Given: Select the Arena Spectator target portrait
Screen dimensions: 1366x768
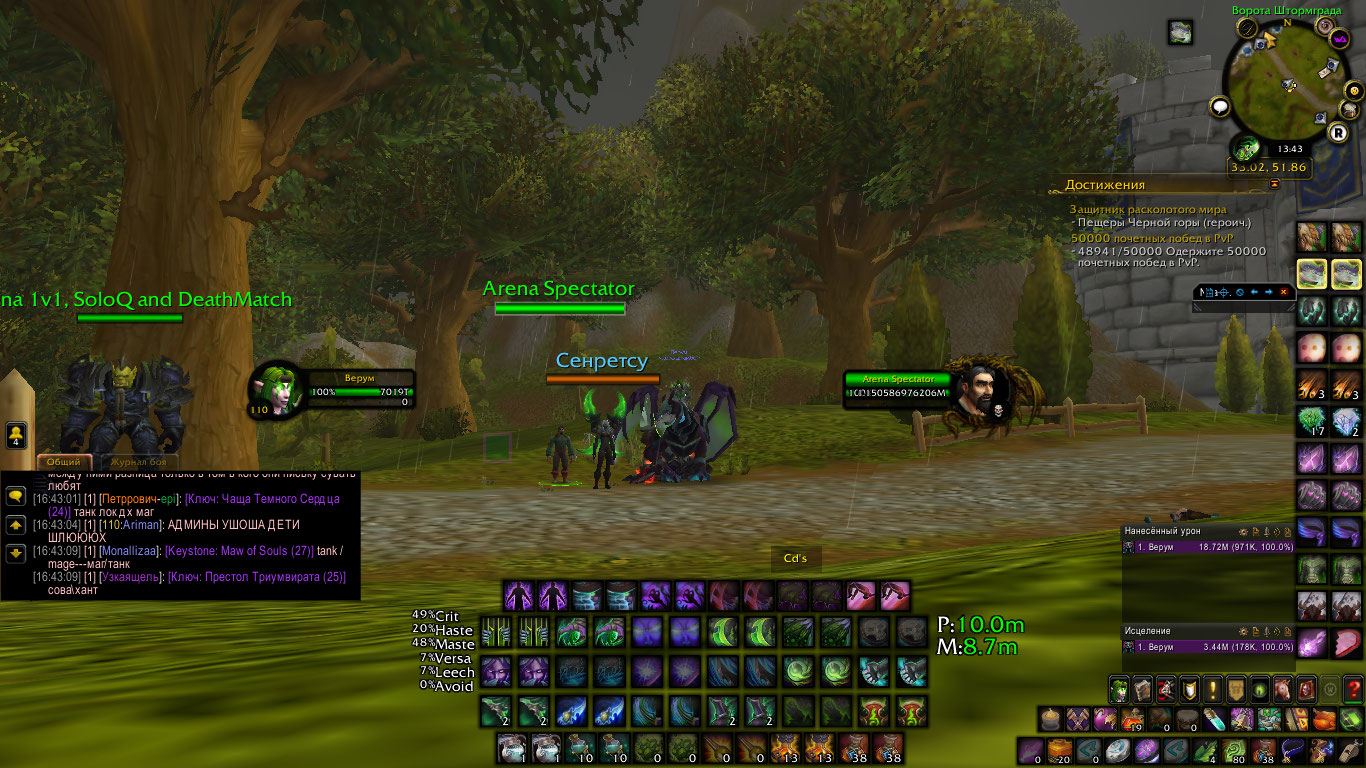Looking at the screenshot, I should click(977, 390).
